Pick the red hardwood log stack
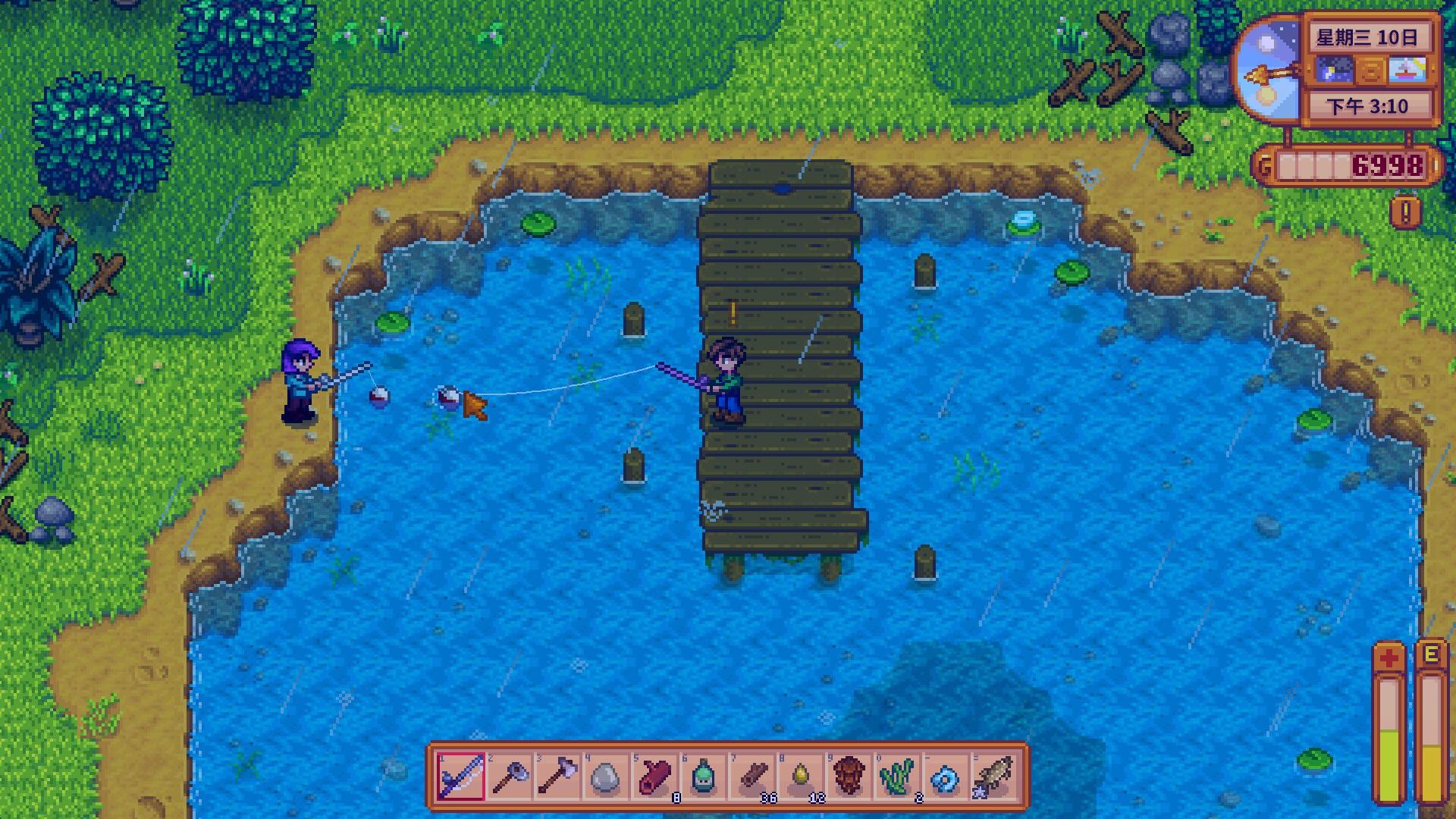Screen dimensions: 1456x819 tap(654, 777)
